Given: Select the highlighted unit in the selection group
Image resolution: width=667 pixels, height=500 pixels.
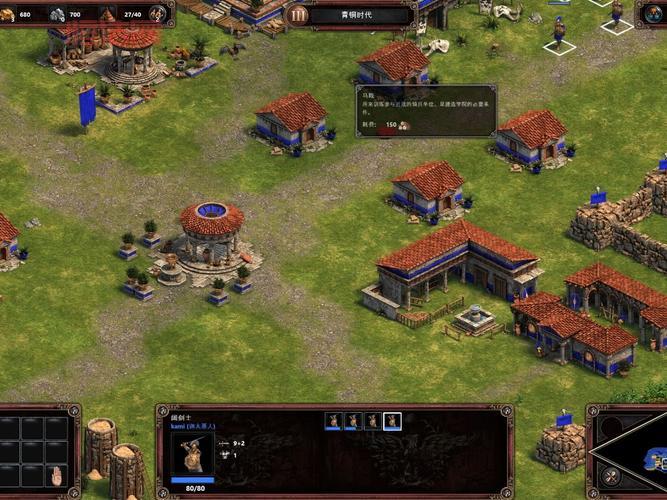Looking at the screenshot, I should pos(393,421).
